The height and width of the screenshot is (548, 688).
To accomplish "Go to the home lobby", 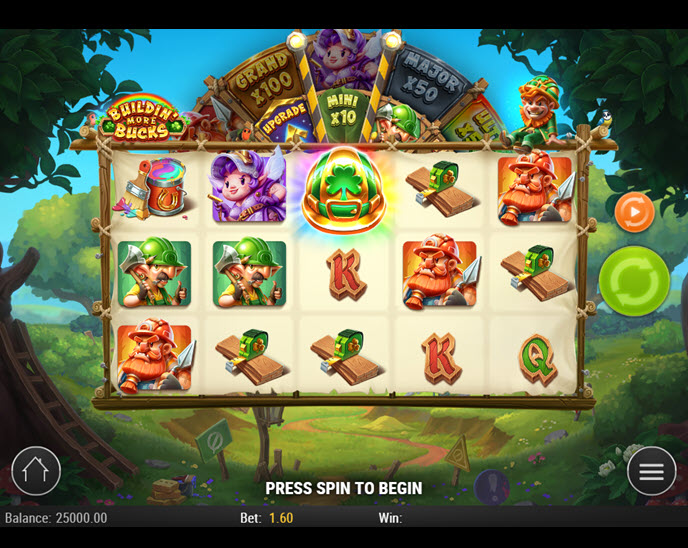I will click(x=36, y=471).
